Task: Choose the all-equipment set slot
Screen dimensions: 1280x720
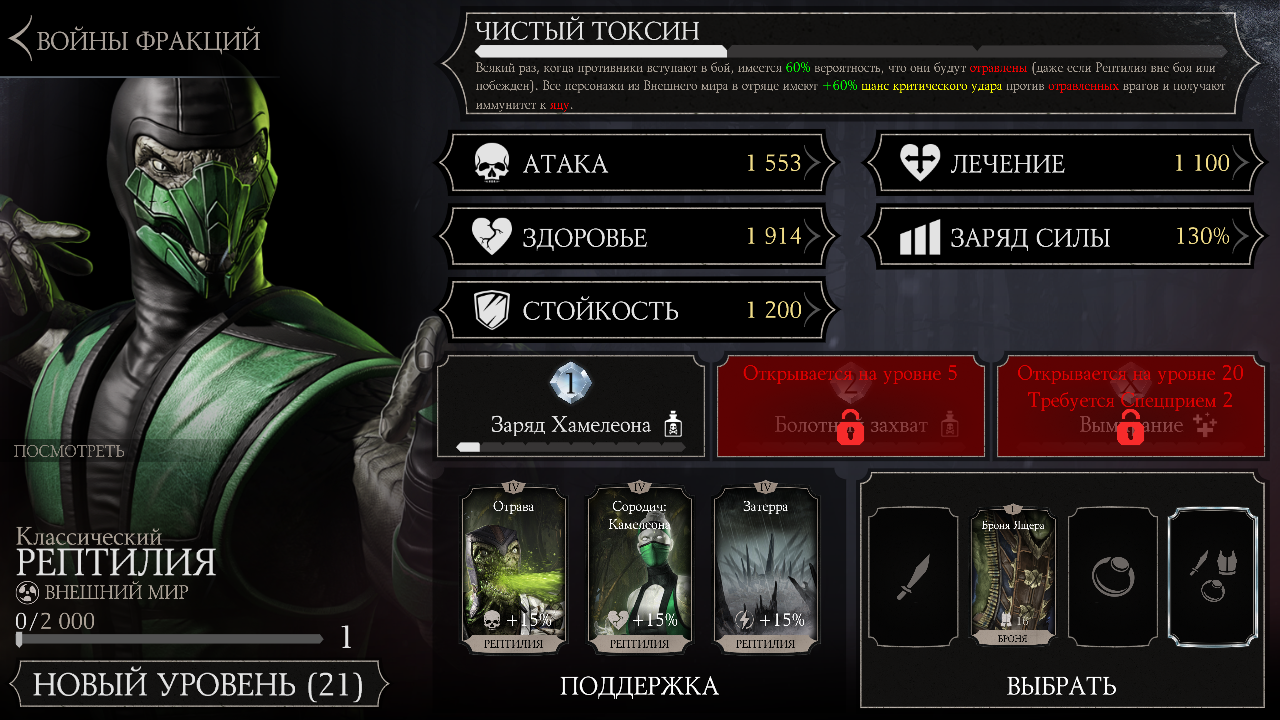Action: pyautogui.click(x=1215, y=577)
